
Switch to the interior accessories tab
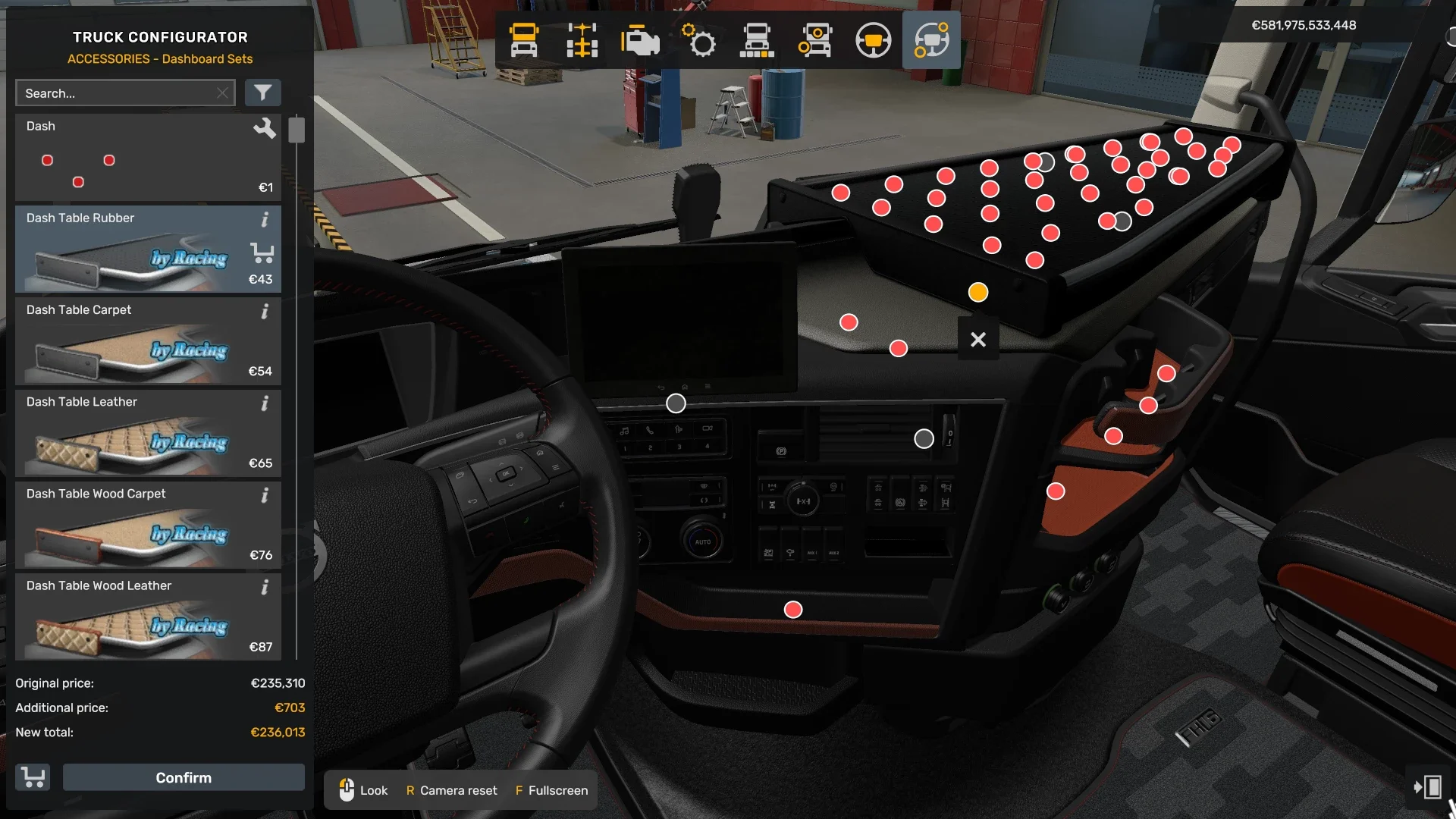point(931,40)
